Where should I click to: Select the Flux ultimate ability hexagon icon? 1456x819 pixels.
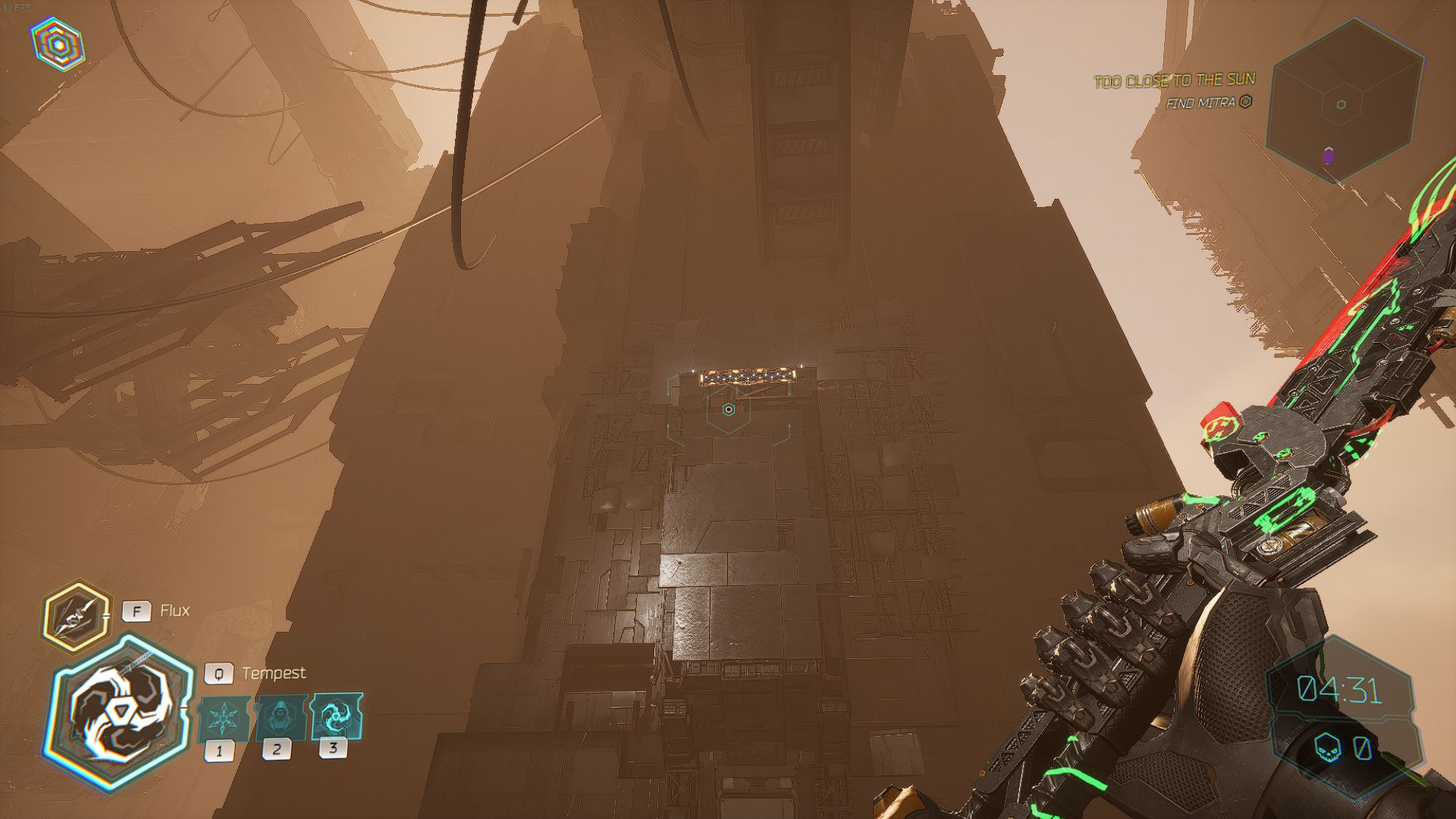coord(76,612)
